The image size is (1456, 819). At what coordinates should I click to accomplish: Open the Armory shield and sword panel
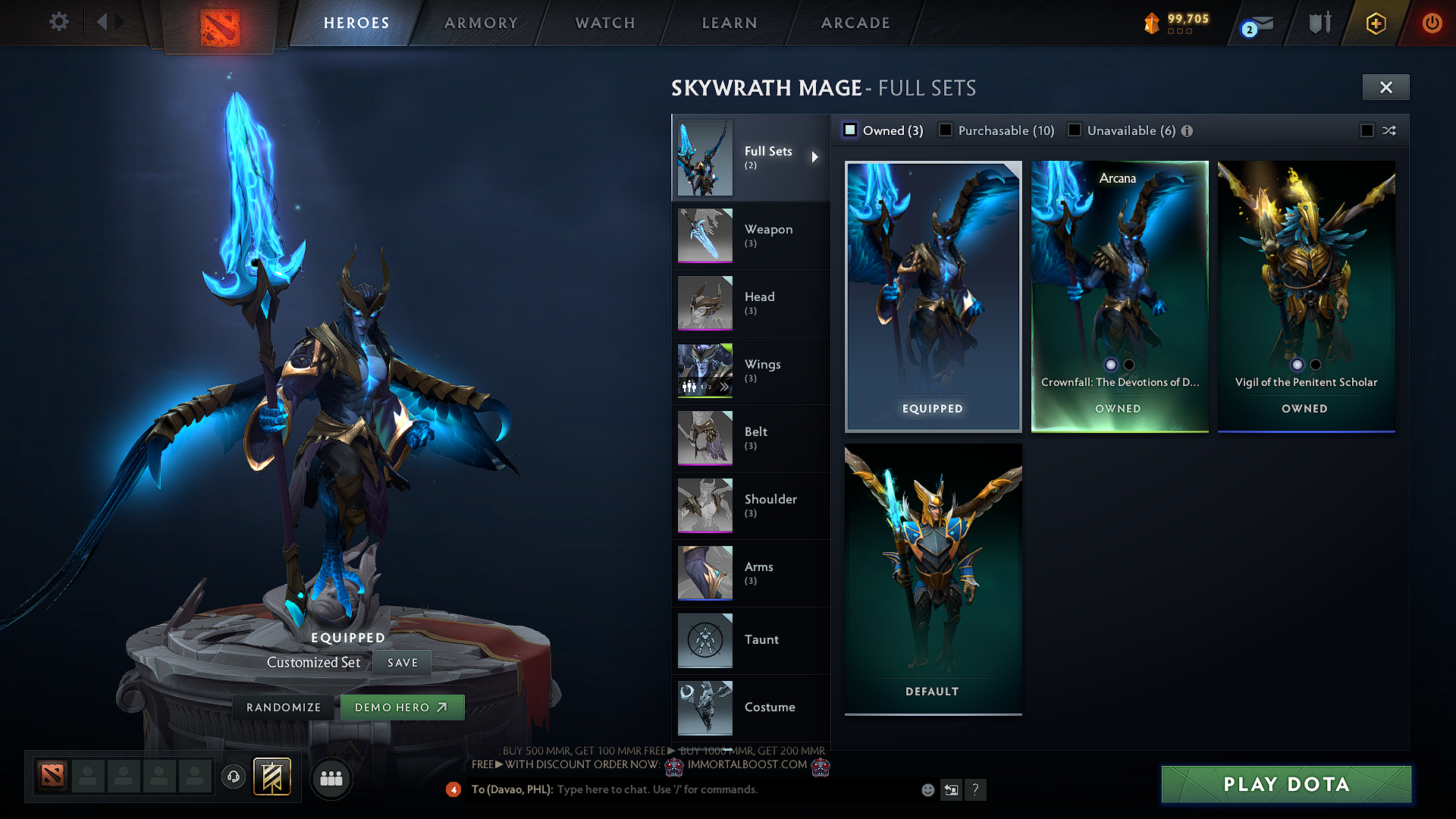(1319, 22)
